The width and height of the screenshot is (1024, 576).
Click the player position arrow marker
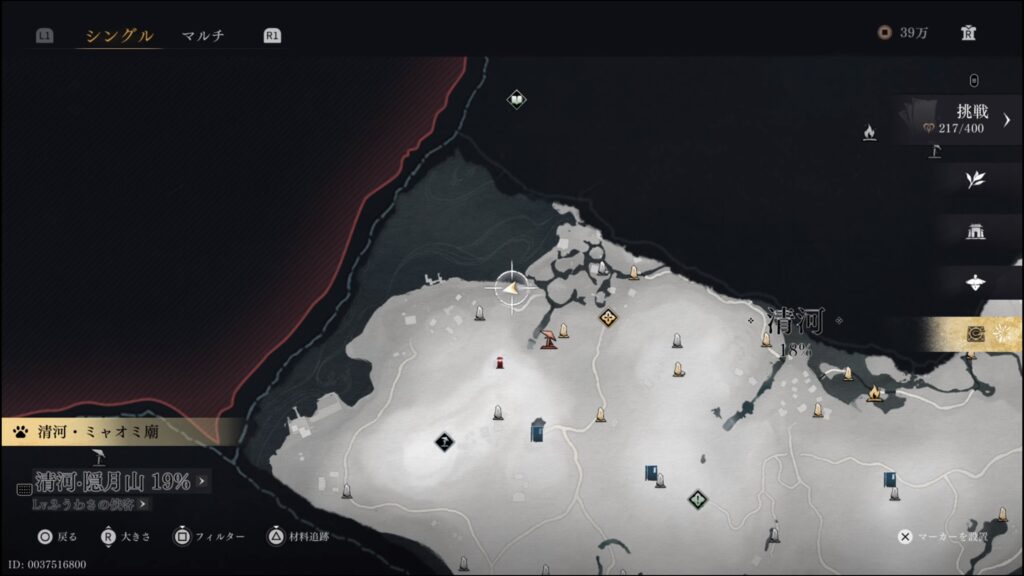[x=511, y=288]
